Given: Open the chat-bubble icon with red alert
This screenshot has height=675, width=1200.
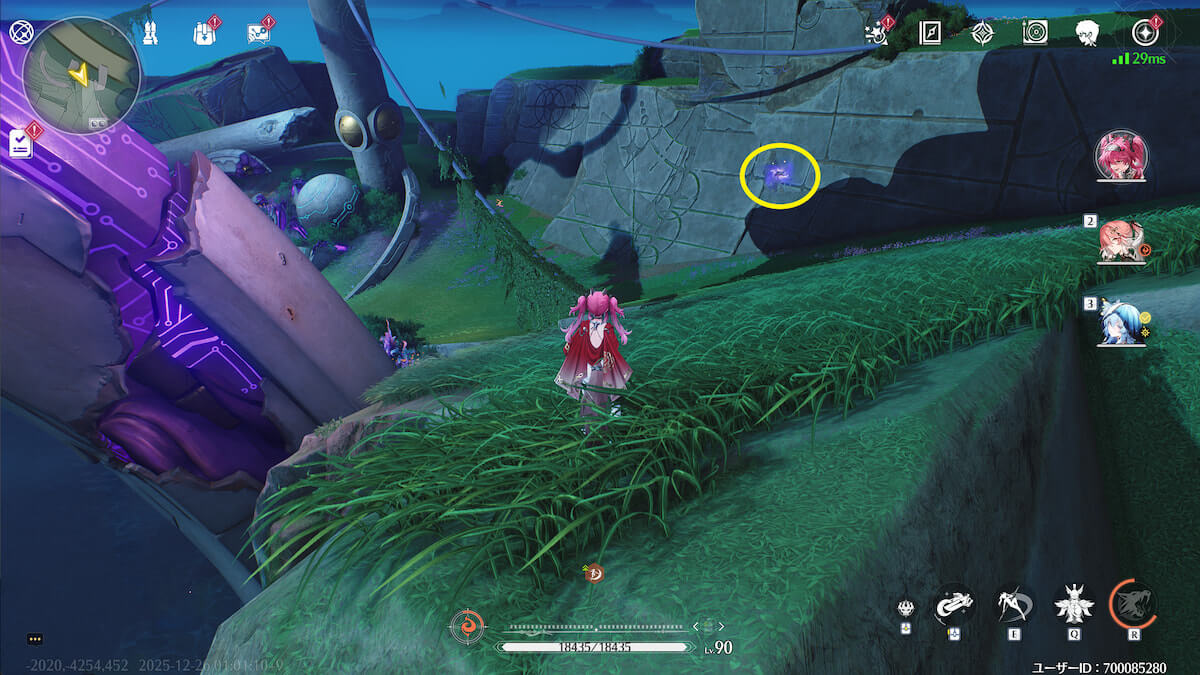Looking at the screenshot, I should click(x=258, y=34).
